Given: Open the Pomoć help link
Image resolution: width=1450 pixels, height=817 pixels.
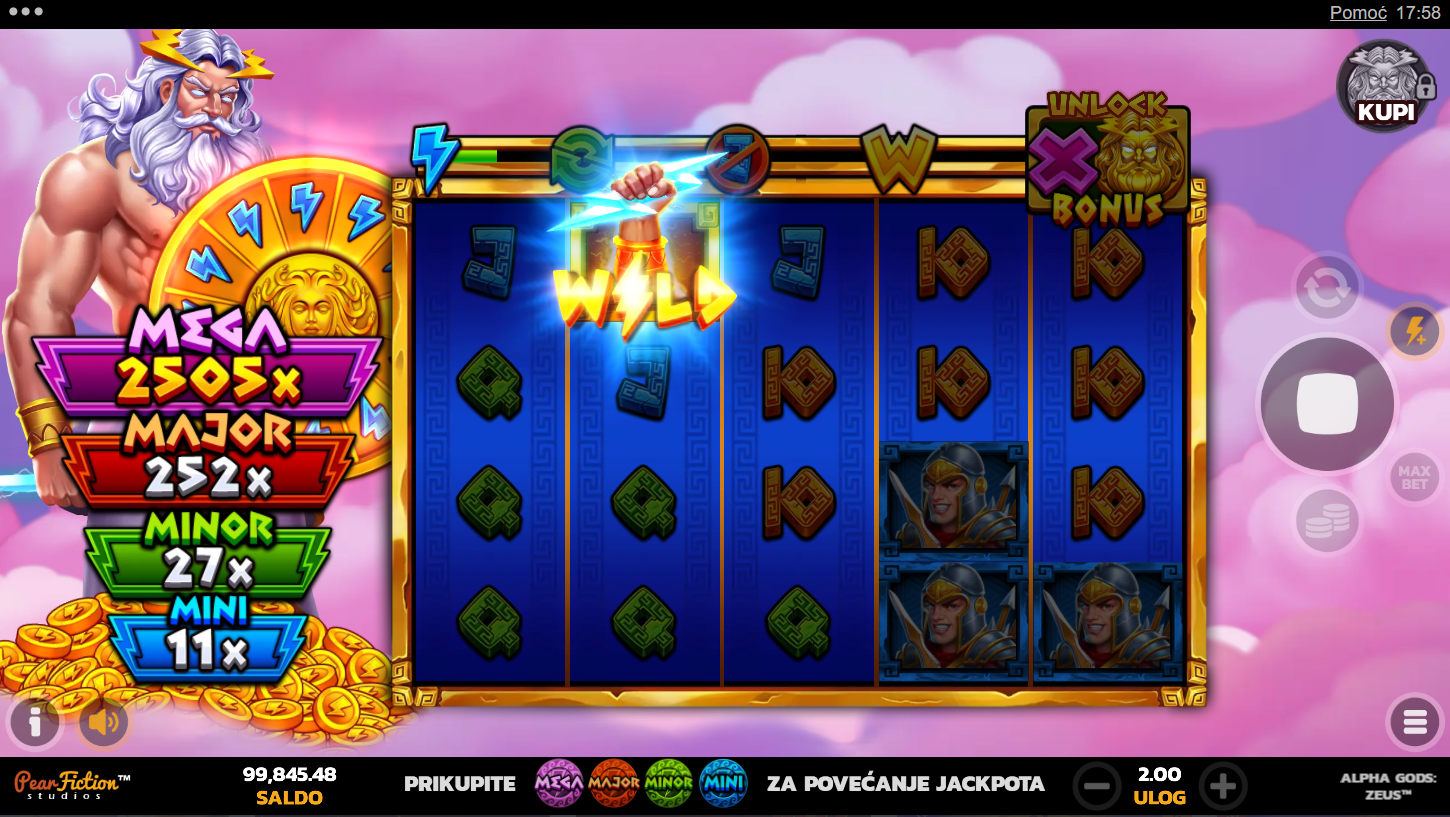Looking at the screenshot, I should [x=1357, y=13].
